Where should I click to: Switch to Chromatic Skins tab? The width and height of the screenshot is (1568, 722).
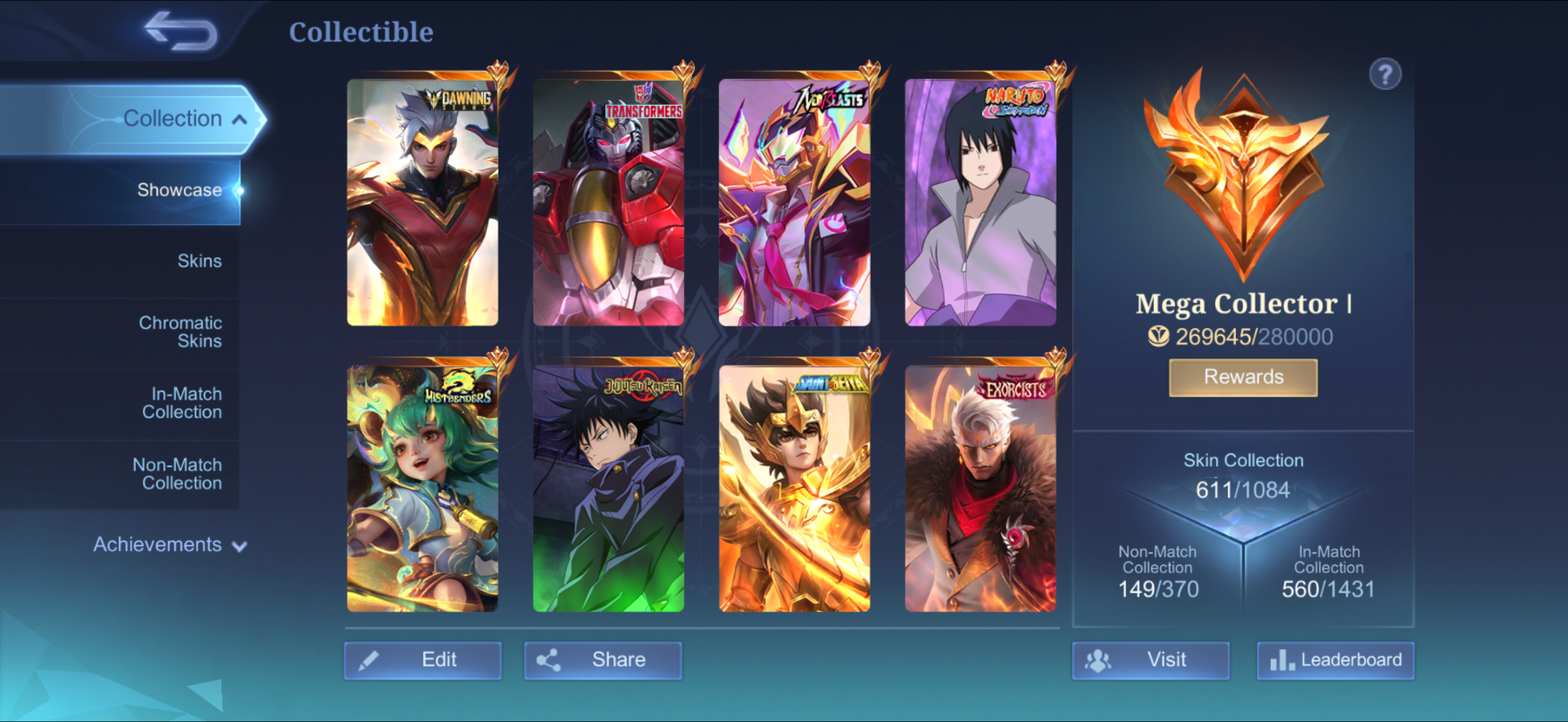click(x=180, y=332)
